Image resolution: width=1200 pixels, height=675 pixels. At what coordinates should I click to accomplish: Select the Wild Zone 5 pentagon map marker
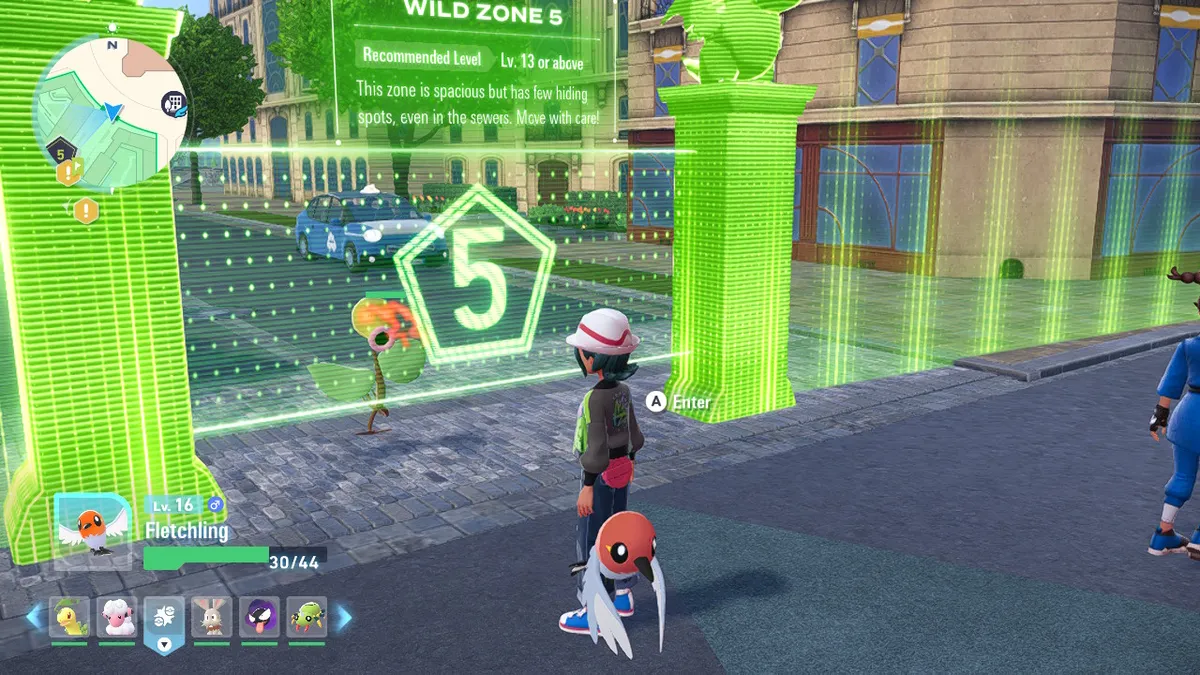coord(60,153)
